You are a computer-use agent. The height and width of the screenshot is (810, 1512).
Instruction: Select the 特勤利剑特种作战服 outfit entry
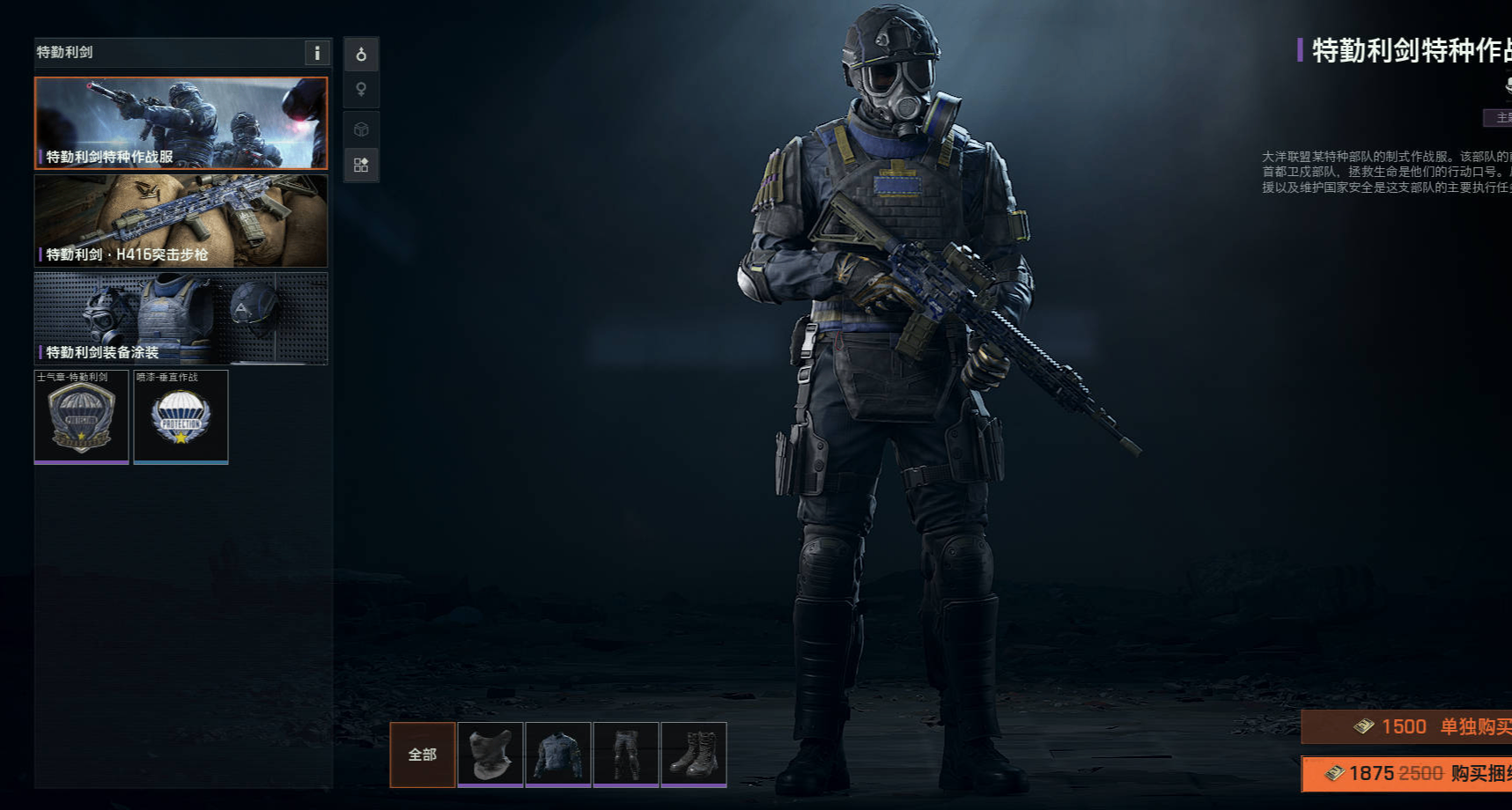[181, 123]
